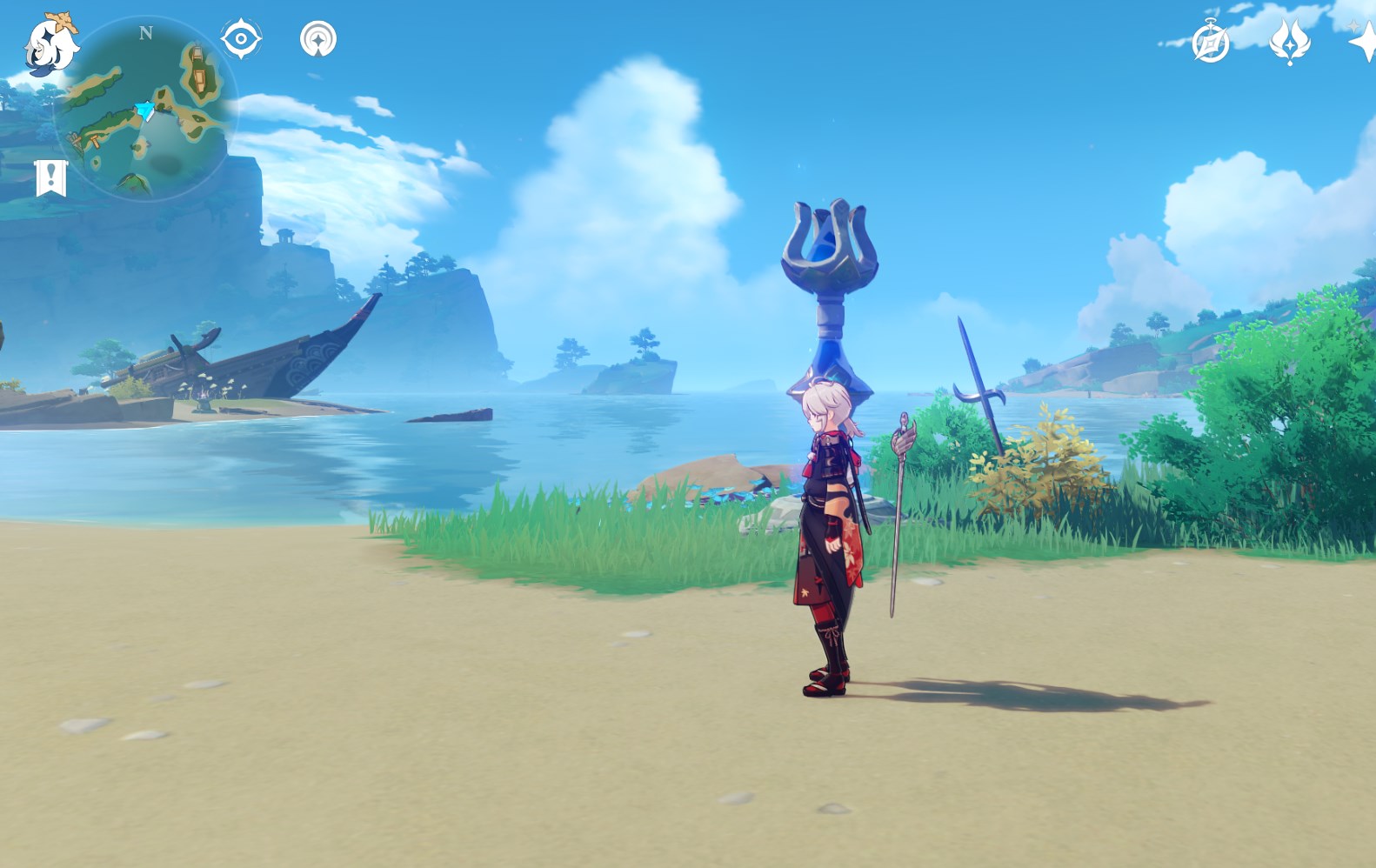Open the quest log banner icon

pyautogui.click(x=51, y=177)
